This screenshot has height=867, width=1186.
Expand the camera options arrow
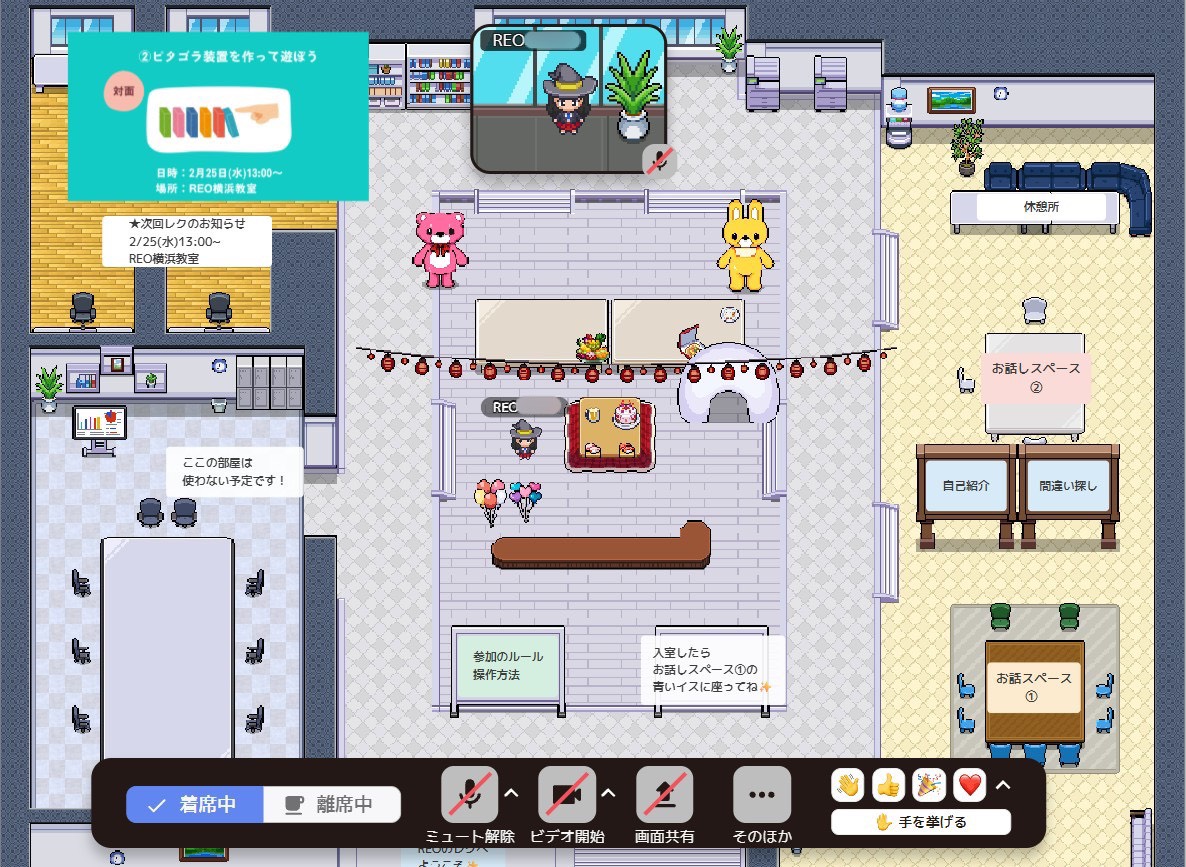[608, 794]
